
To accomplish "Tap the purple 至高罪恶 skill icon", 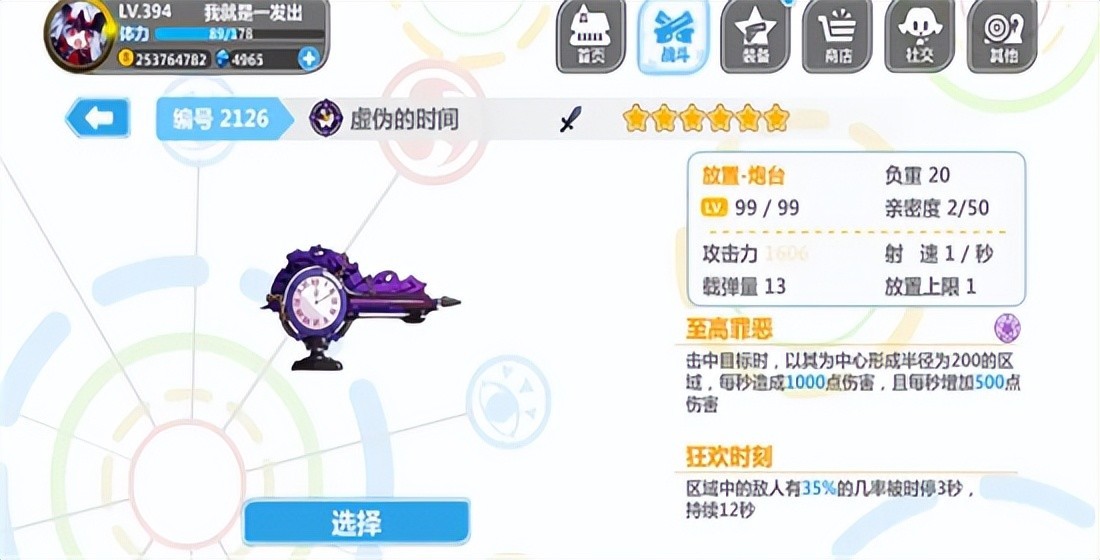I will 1007,327.
